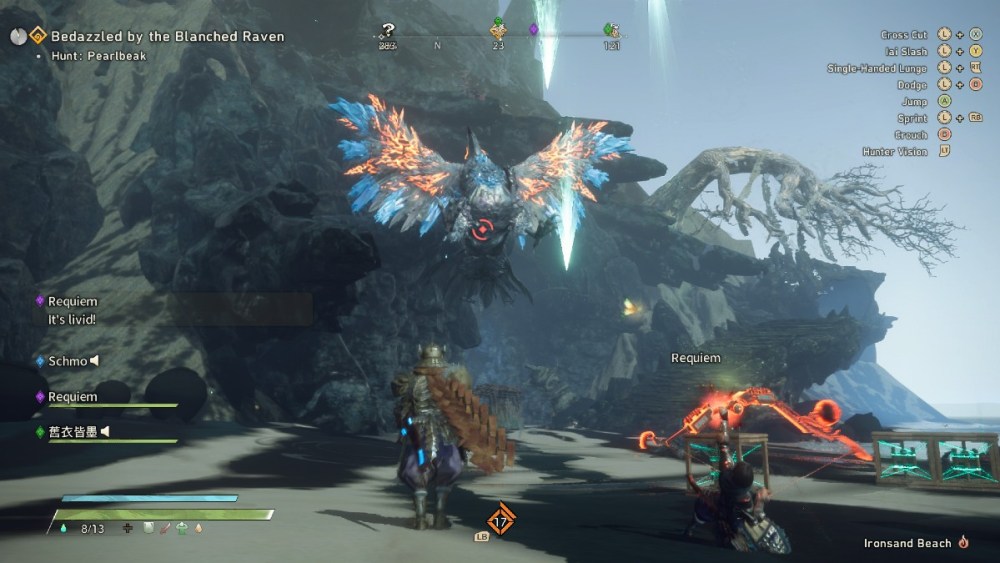Select Requiem's entry with the health bar
The image size is (1000, 563).
pyautogui.click(x=73, y=397)
